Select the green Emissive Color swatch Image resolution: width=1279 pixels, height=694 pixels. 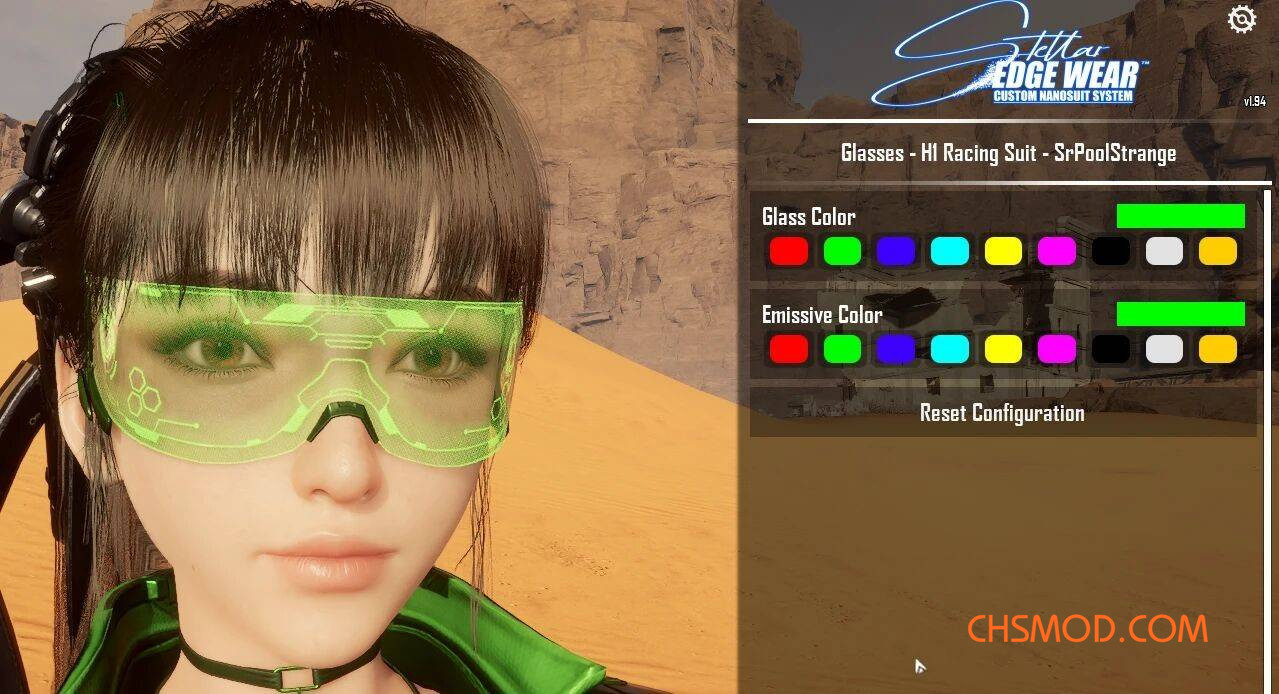point(842,349)
